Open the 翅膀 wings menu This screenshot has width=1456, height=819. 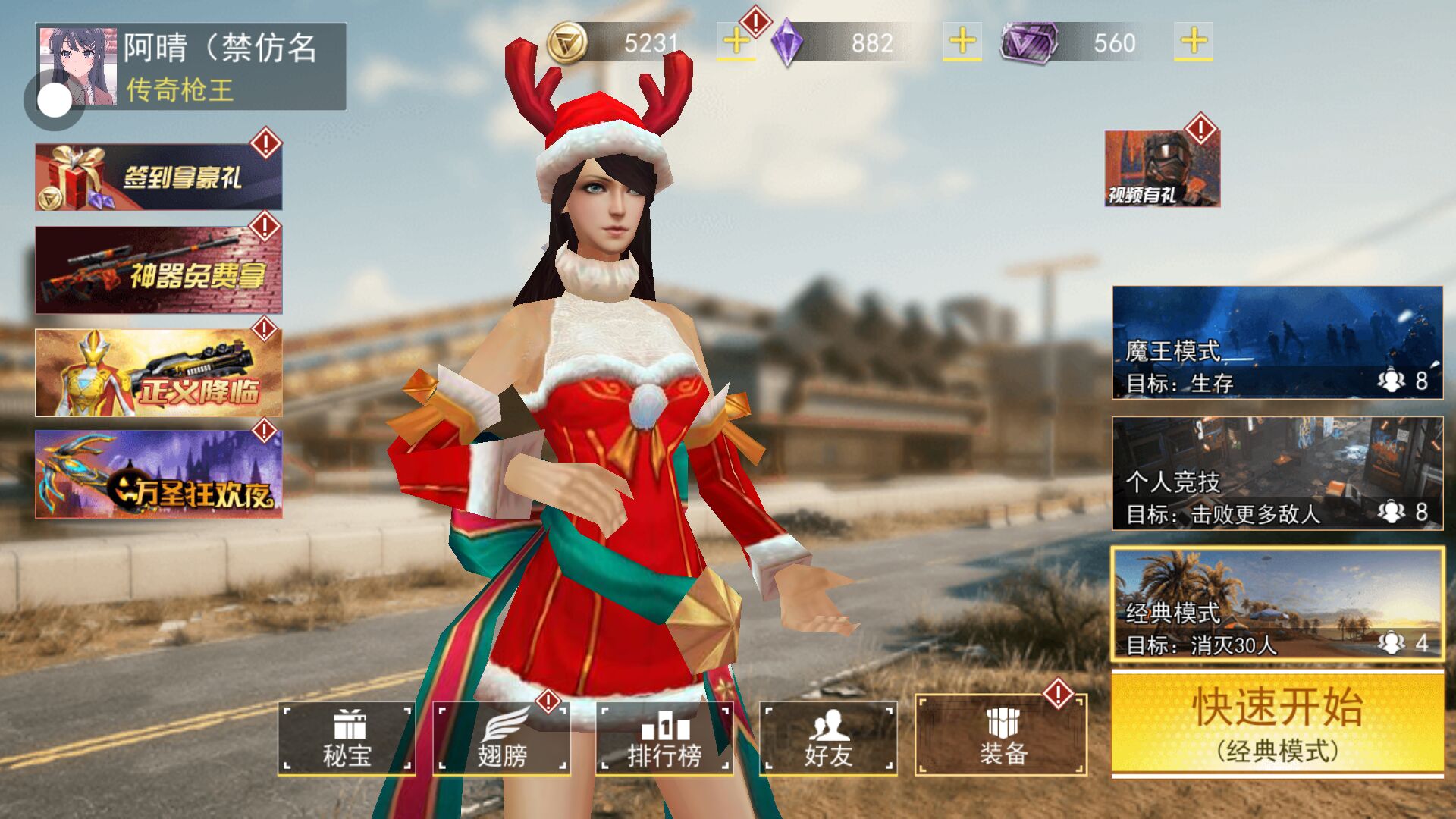click(x=501, y=738)
